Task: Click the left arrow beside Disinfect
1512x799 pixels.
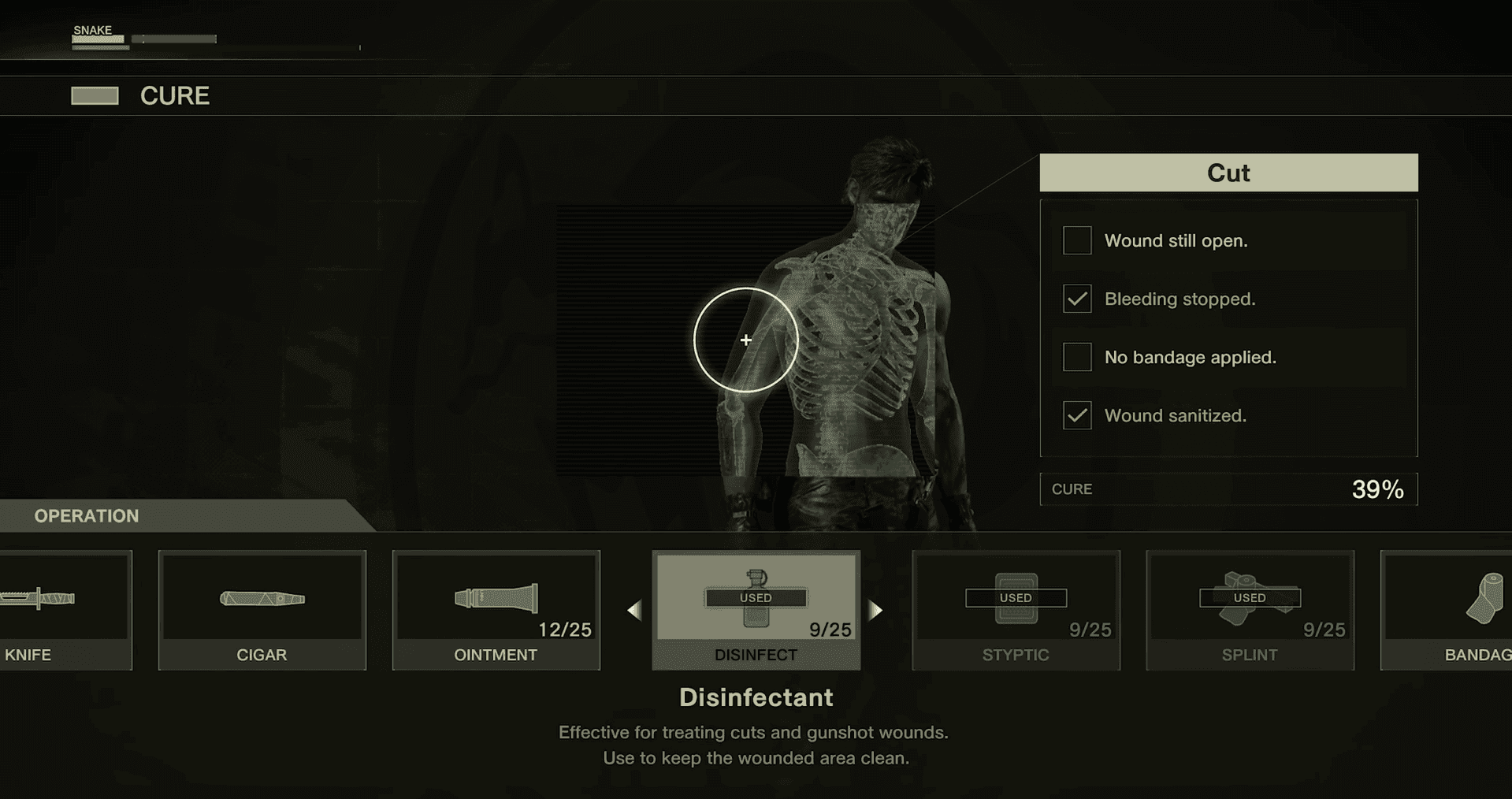Action: pos(634,610)
